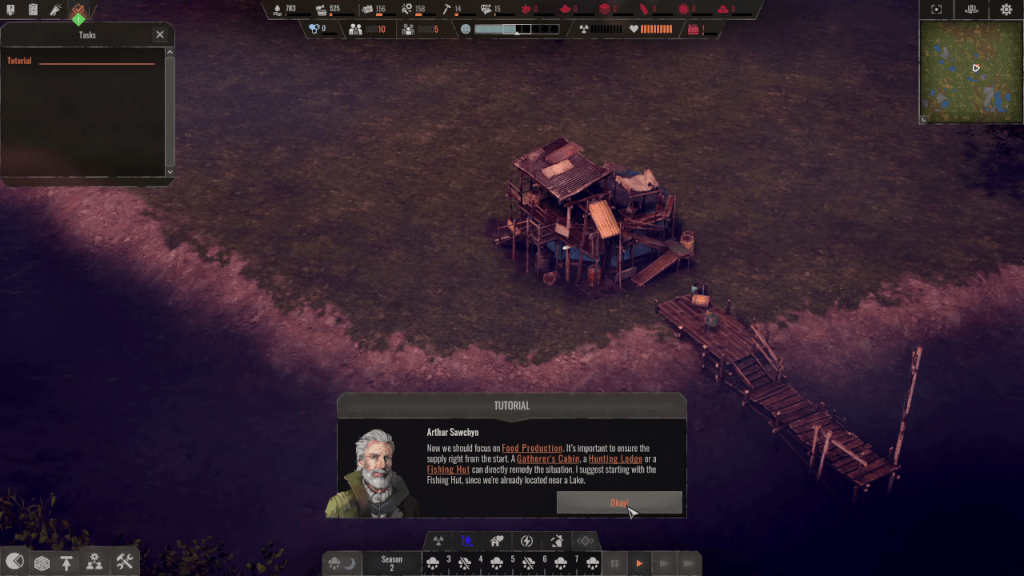Screen dimensions: 1024x576
Task: Set game speed to normal play
Action: tap(639, 564)
